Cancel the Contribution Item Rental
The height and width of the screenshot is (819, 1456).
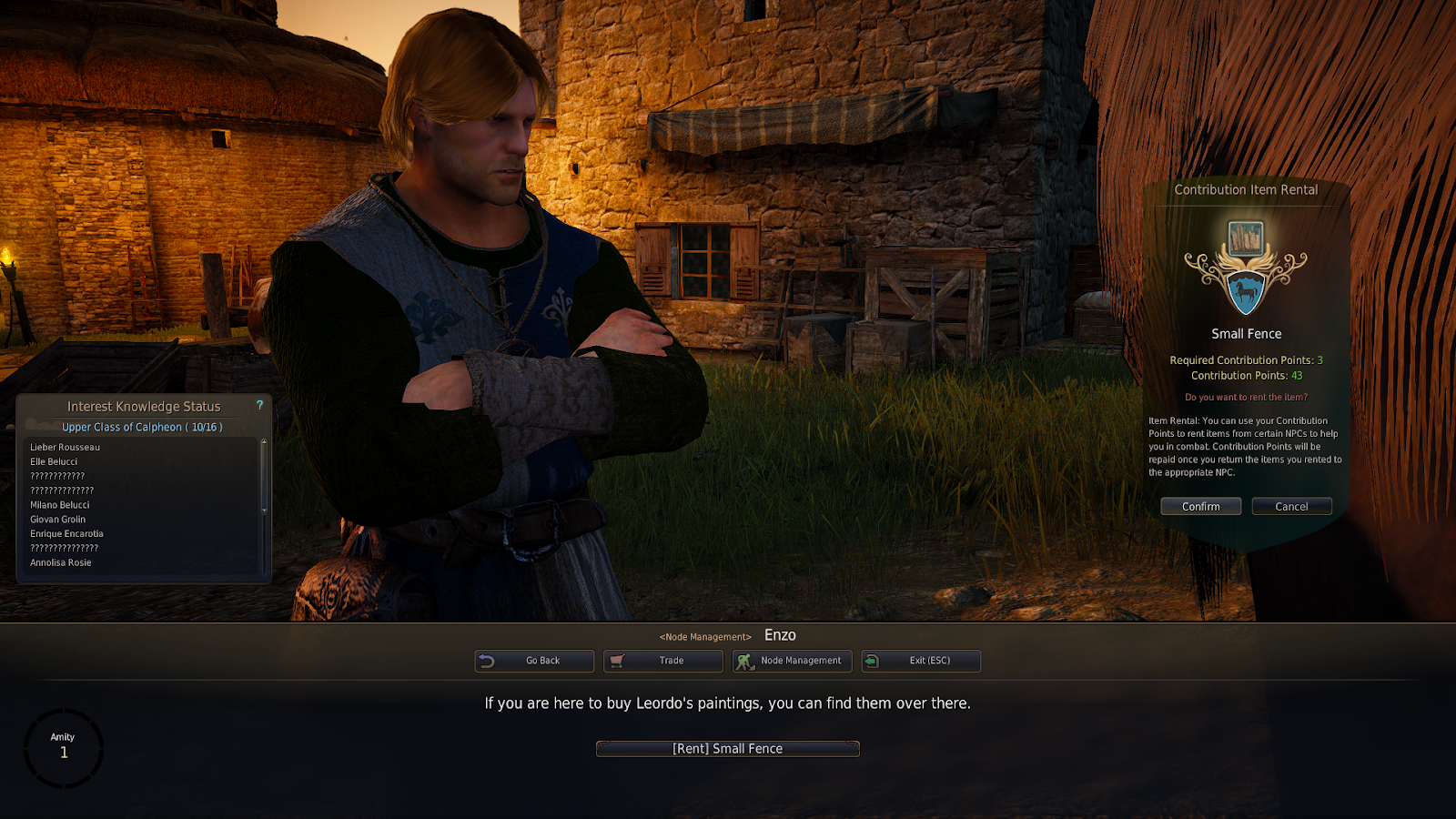pyautogui.click(x=1291, y=506)
